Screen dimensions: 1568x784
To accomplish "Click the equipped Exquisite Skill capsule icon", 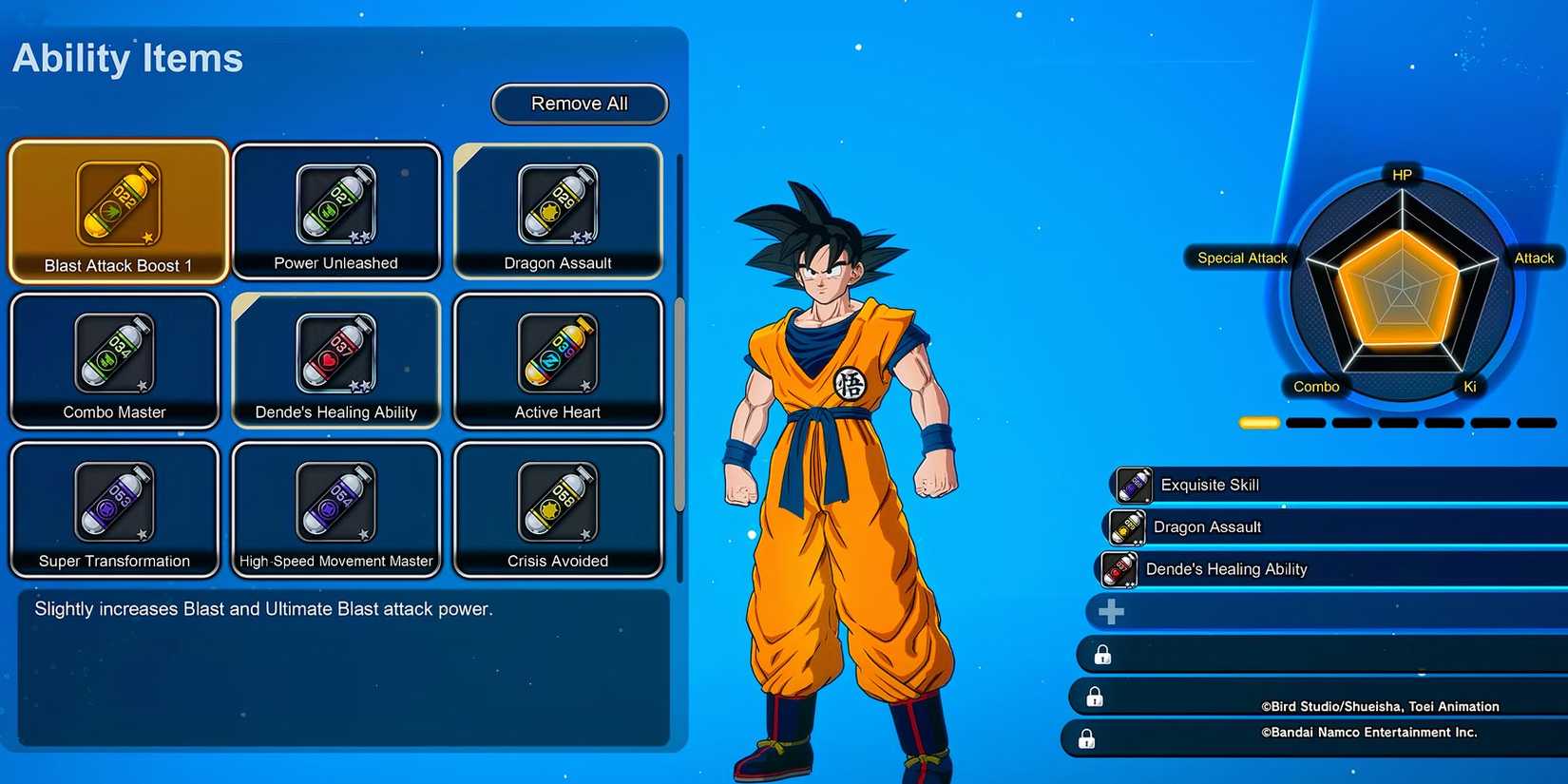I will [x=1131, y=485].
